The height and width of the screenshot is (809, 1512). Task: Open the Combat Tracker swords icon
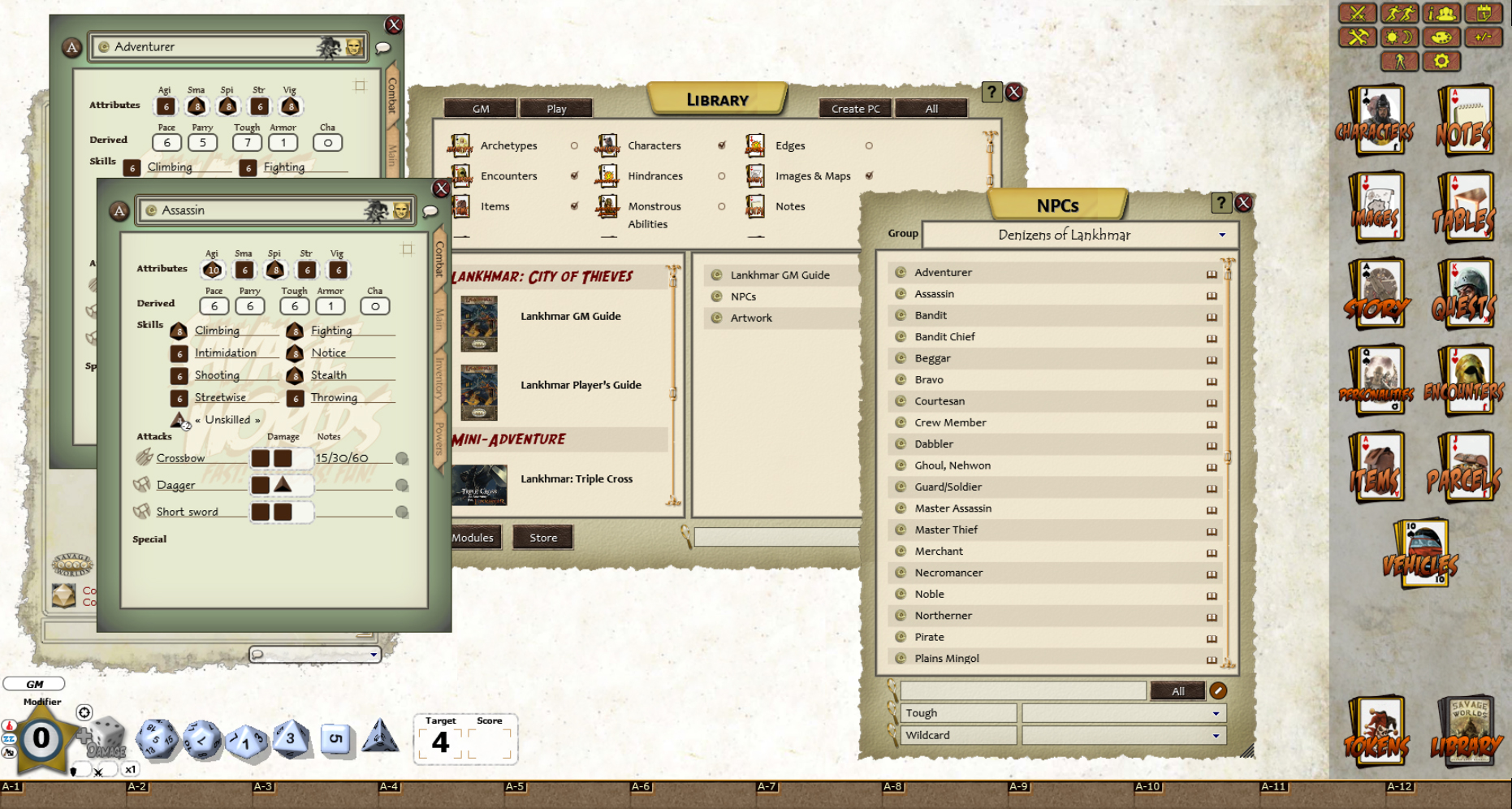point(1357,14)
